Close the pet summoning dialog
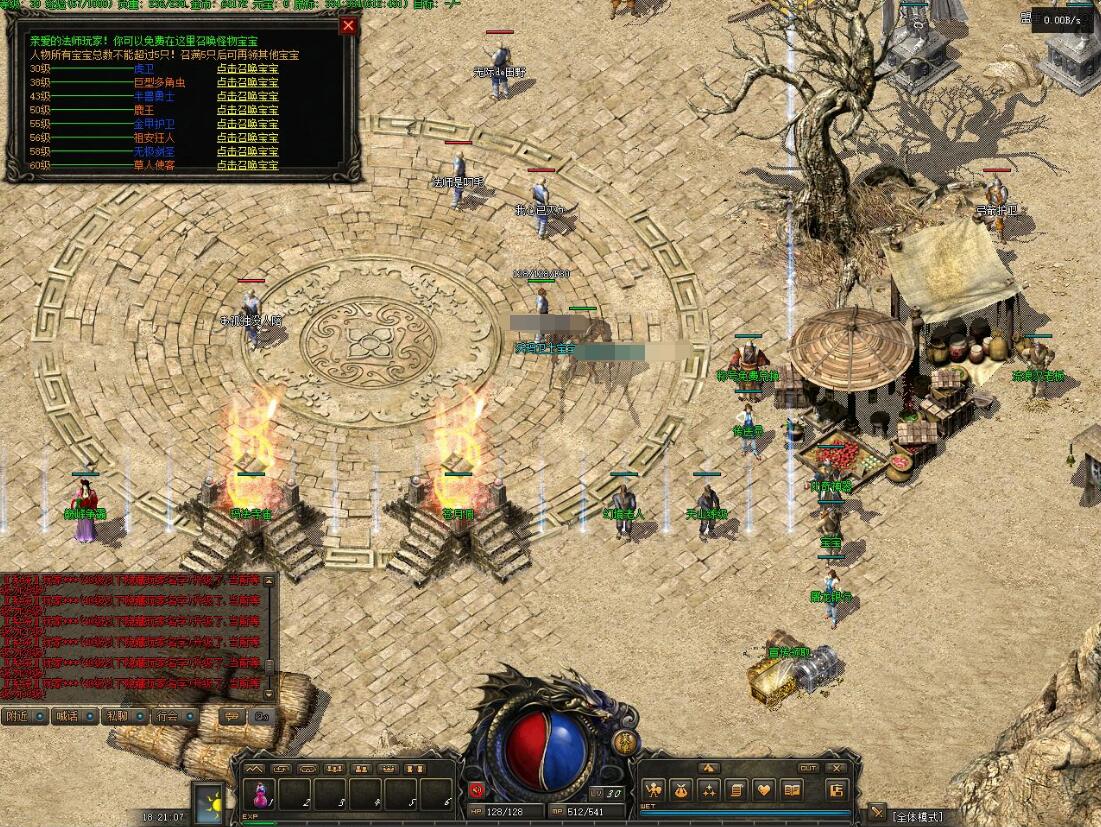Screen dimensions: 1101x827 pos(348,26)
